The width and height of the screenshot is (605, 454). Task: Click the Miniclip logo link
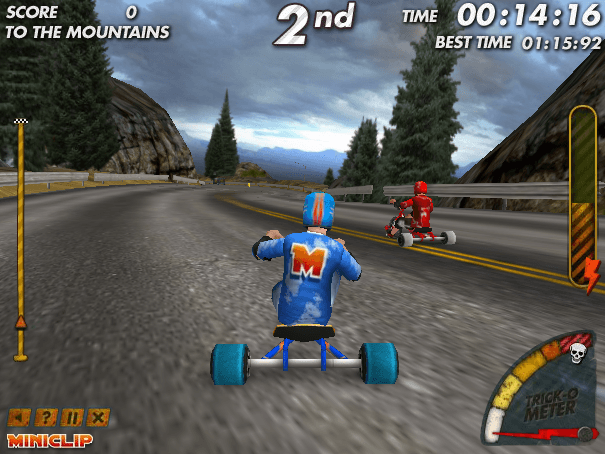(50, 439)
